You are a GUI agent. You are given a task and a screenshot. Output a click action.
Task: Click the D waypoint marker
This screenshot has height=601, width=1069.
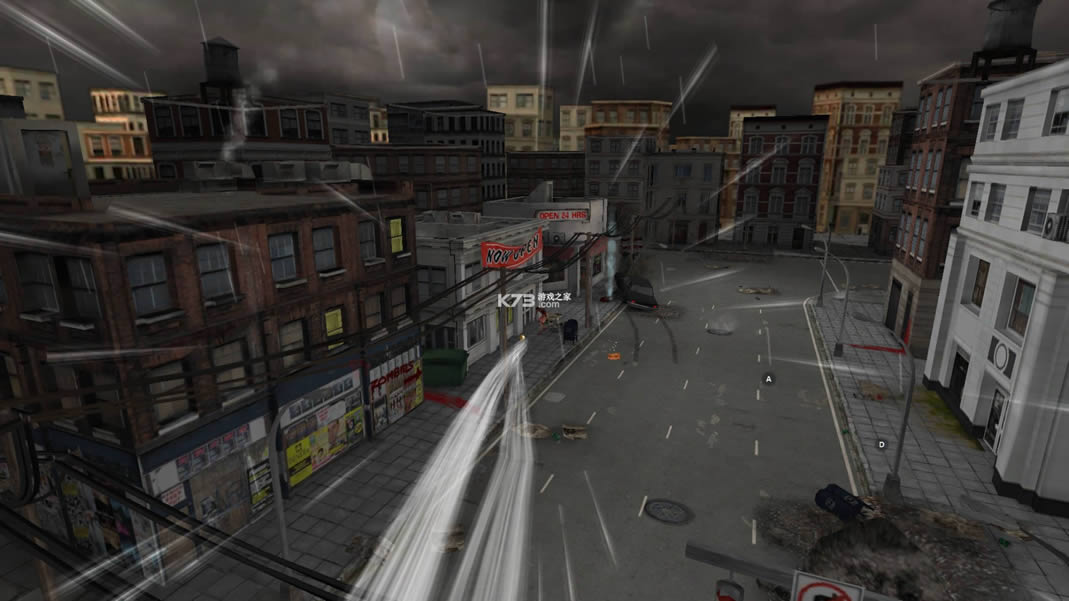[x=881, y=444]
